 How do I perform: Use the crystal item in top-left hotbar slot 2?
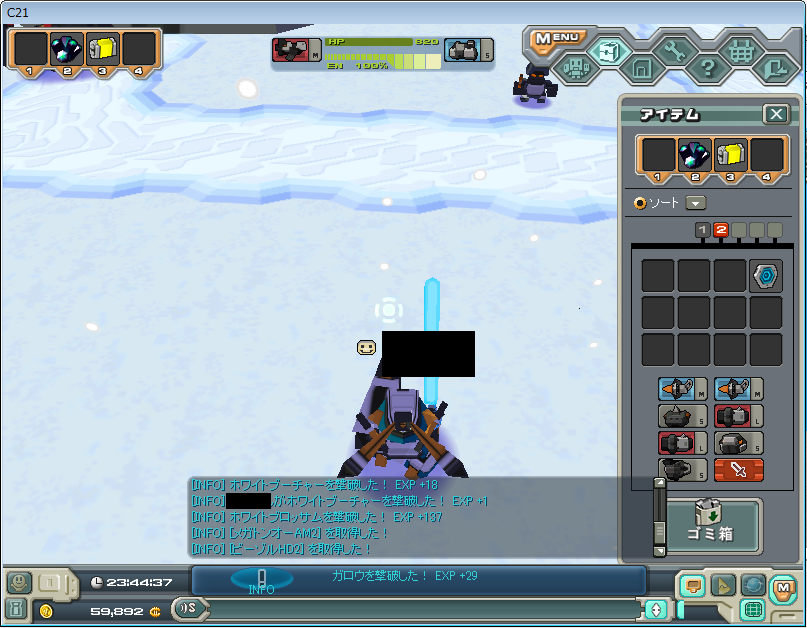tap(67, 47)
